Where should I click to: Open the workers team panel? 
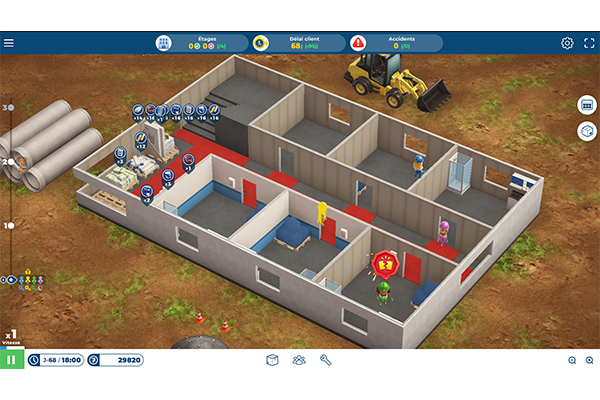(298, 360)
